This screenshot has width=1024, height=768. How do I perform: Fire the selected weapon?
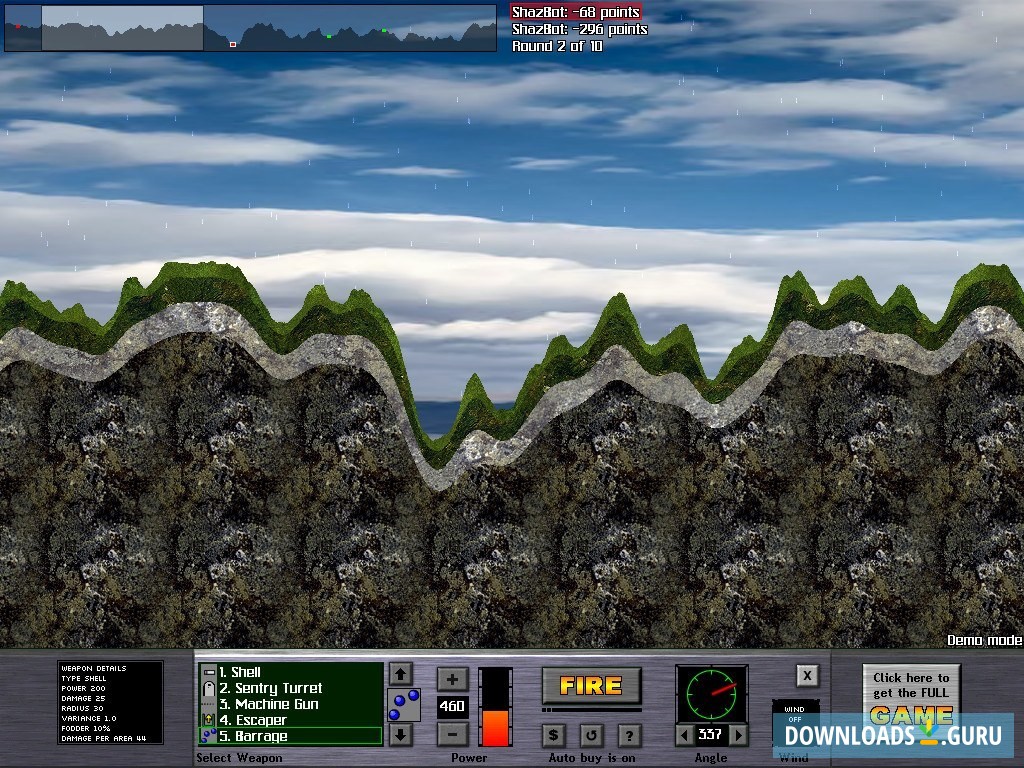click(x=591, y=685)
